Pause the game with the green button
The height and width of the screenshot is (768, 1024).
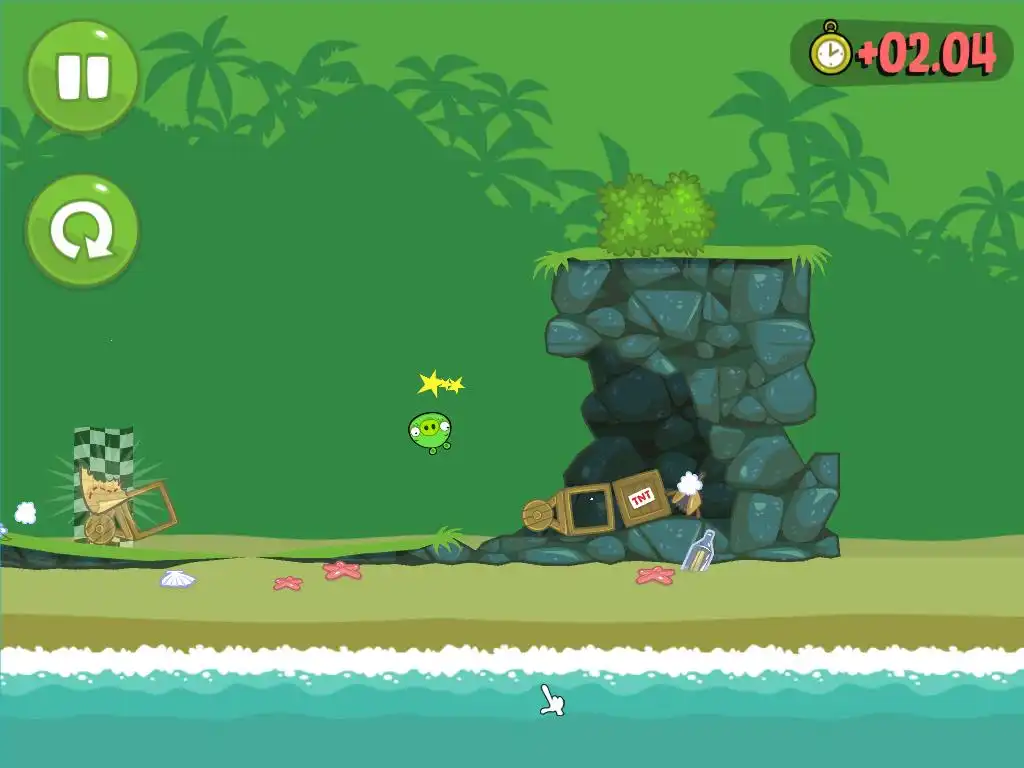point(82,76)
